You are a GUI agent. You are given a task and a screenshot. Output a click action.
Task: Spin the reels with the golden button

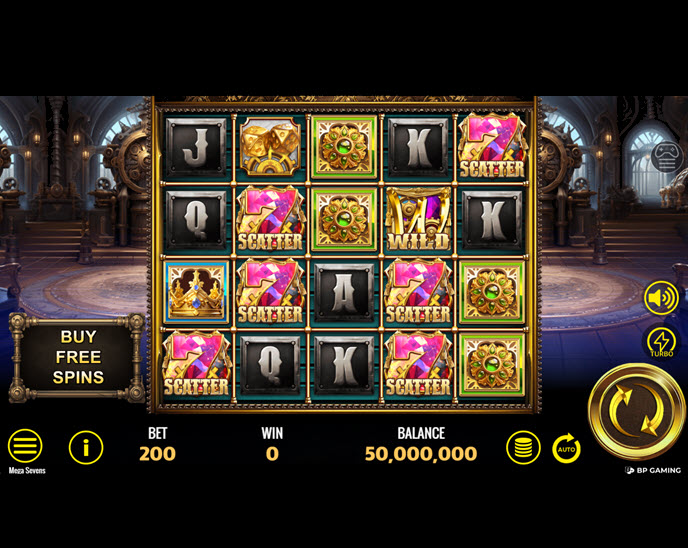pyautogui.click(x=637, y=411)
